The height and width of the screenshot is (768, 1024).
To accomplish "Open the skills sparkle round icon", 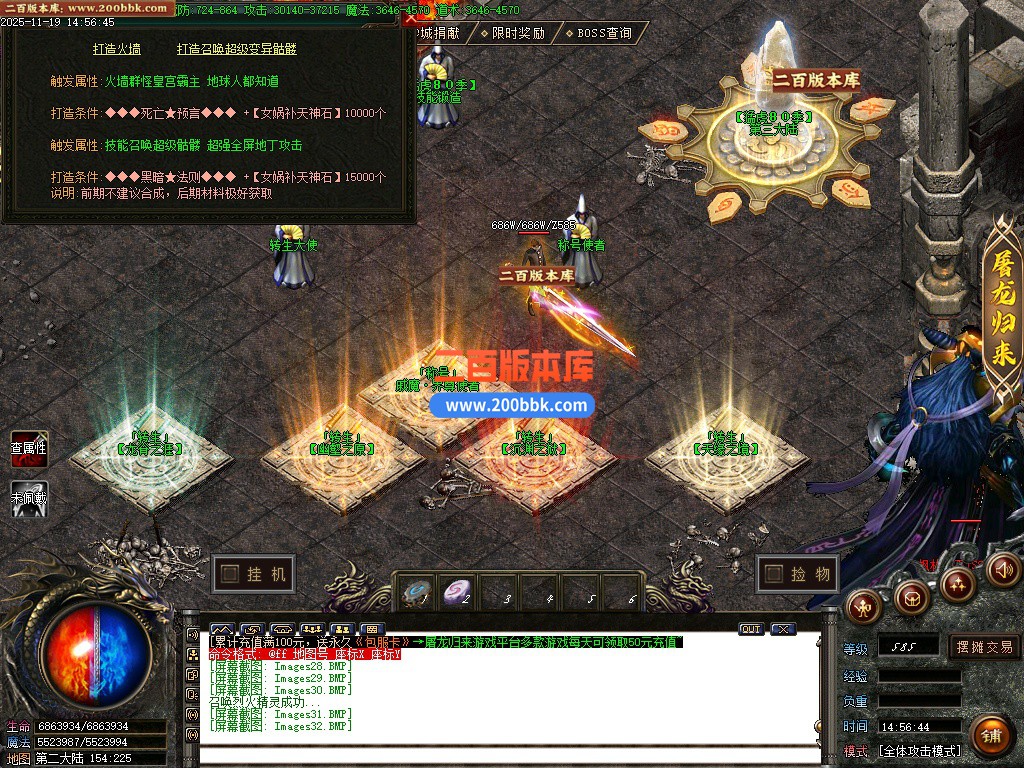I will 958,583.
